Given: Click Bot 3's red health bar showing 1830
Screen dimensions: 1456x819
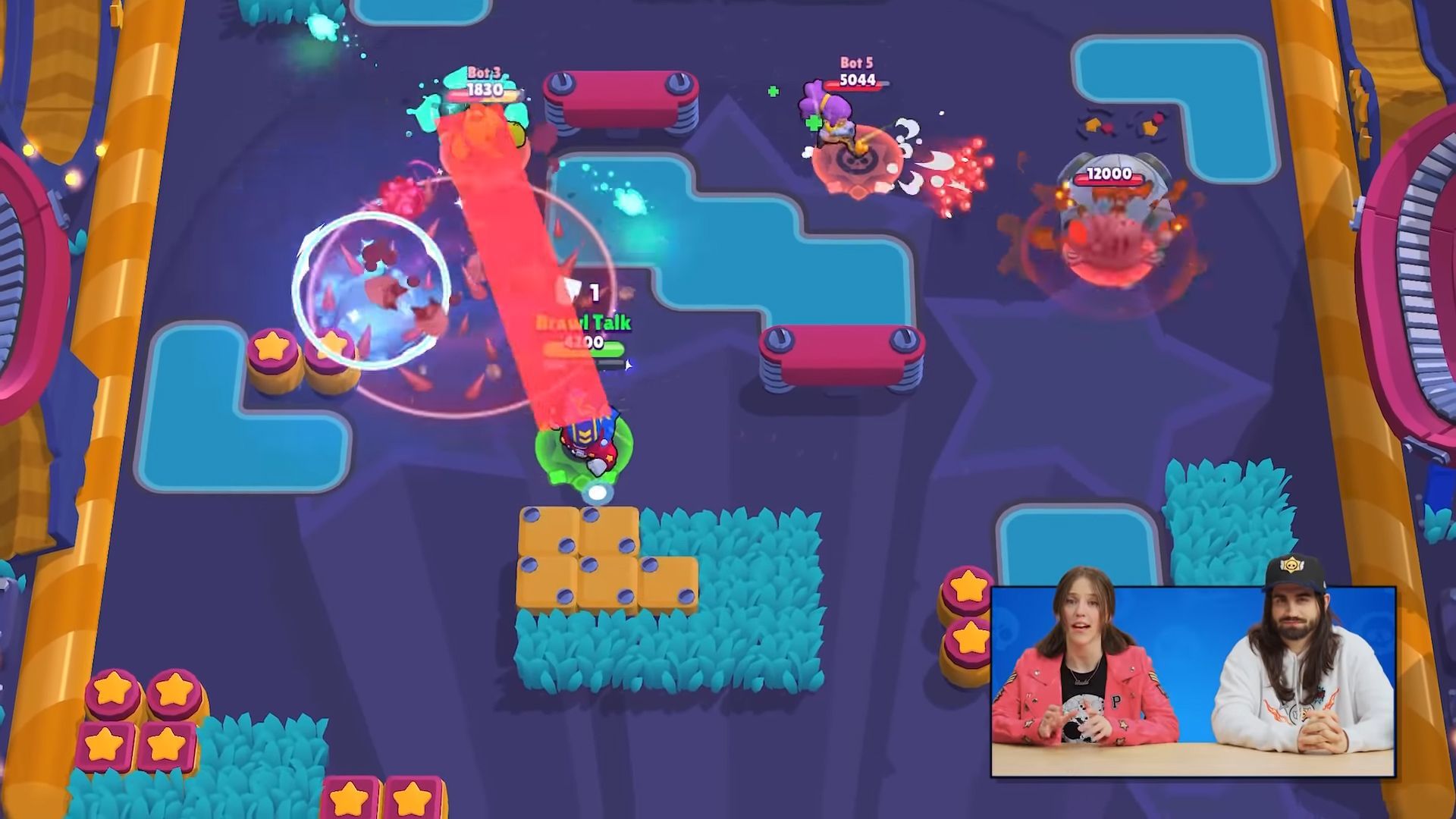Looking at the screenshot, I should coord(485,89).
